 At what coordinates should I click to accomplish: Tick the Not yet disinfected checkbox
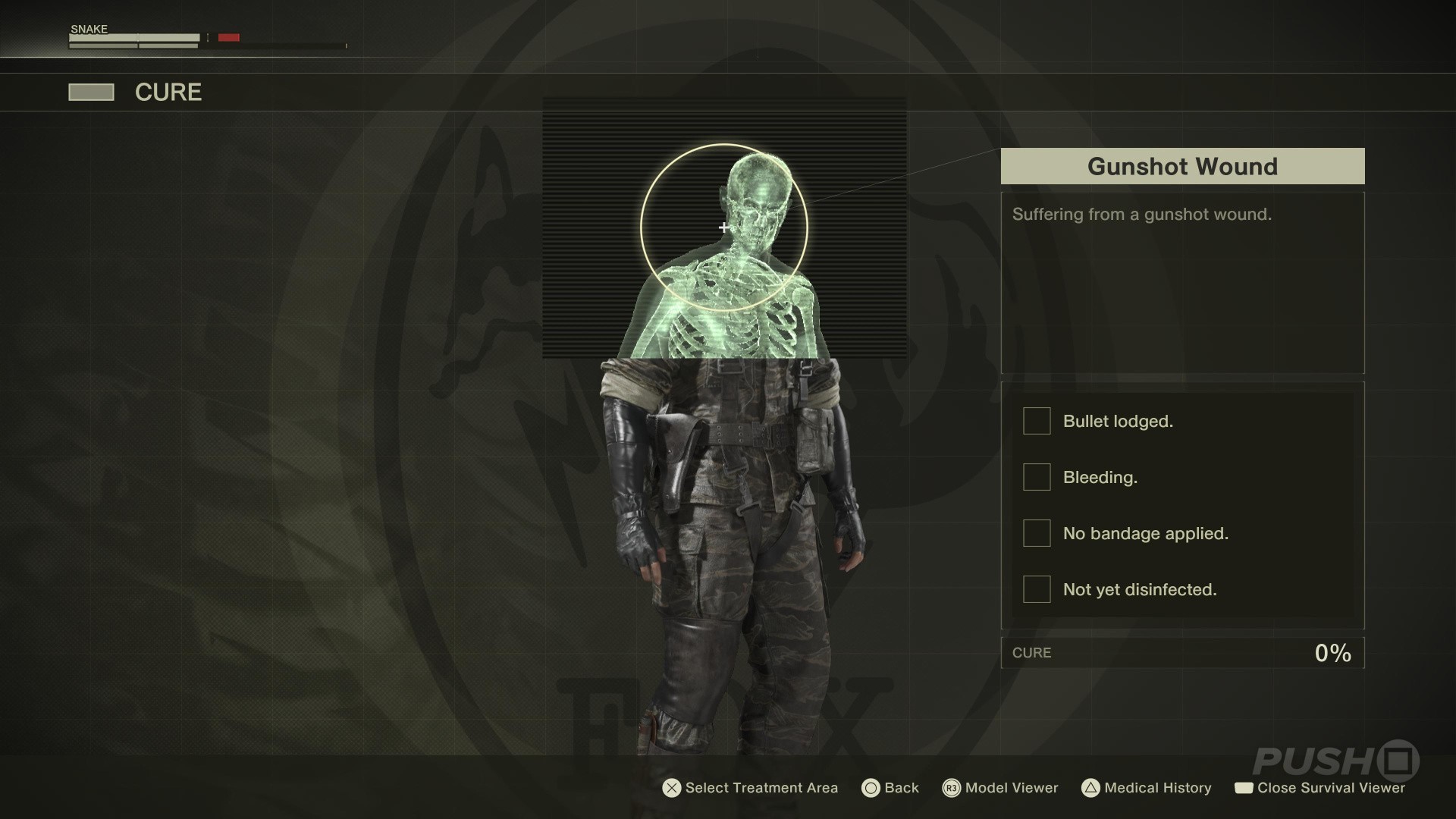pos(1037,589)
